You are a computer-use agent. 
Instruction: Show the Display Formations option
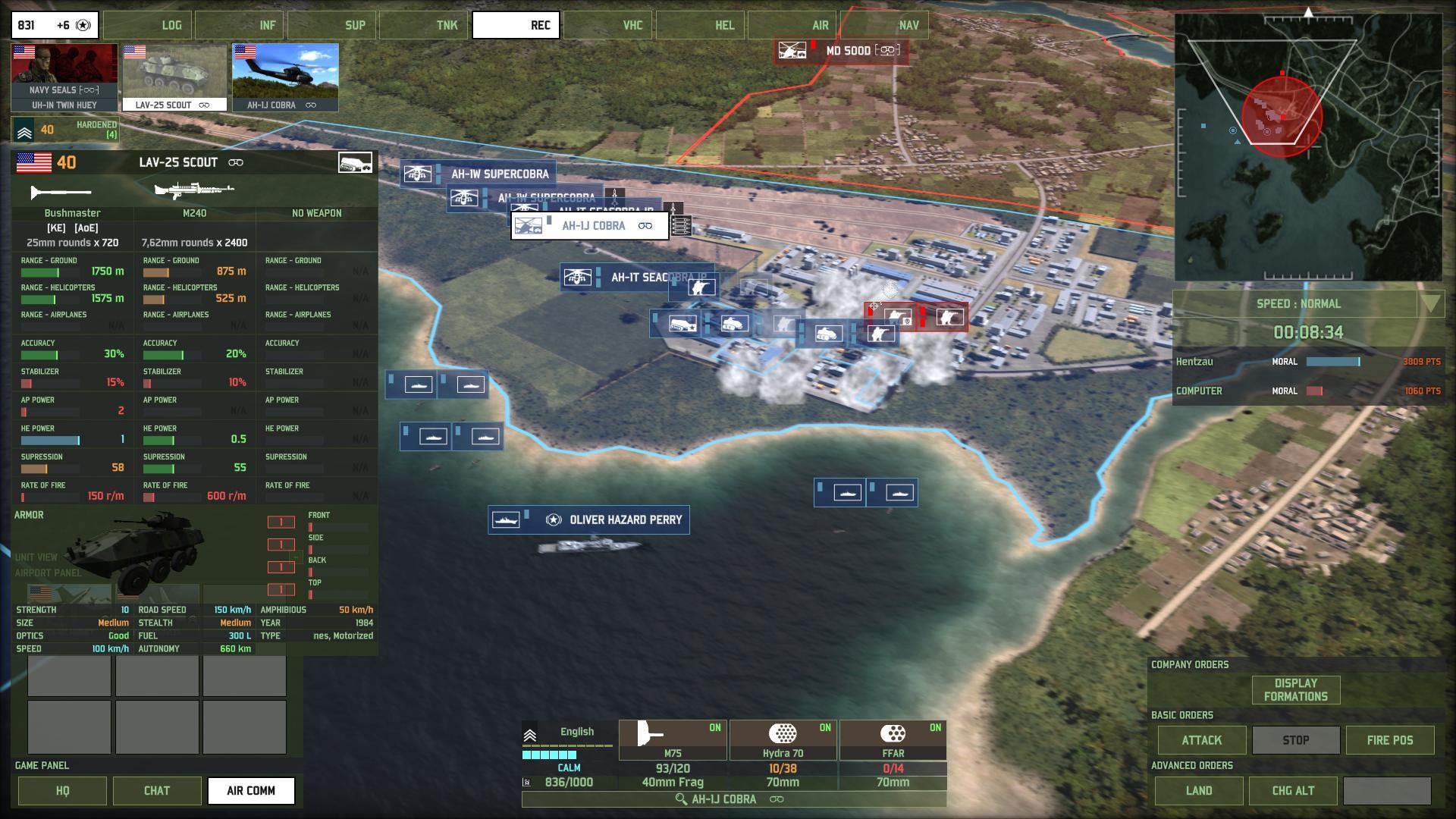coord(1295,690)
